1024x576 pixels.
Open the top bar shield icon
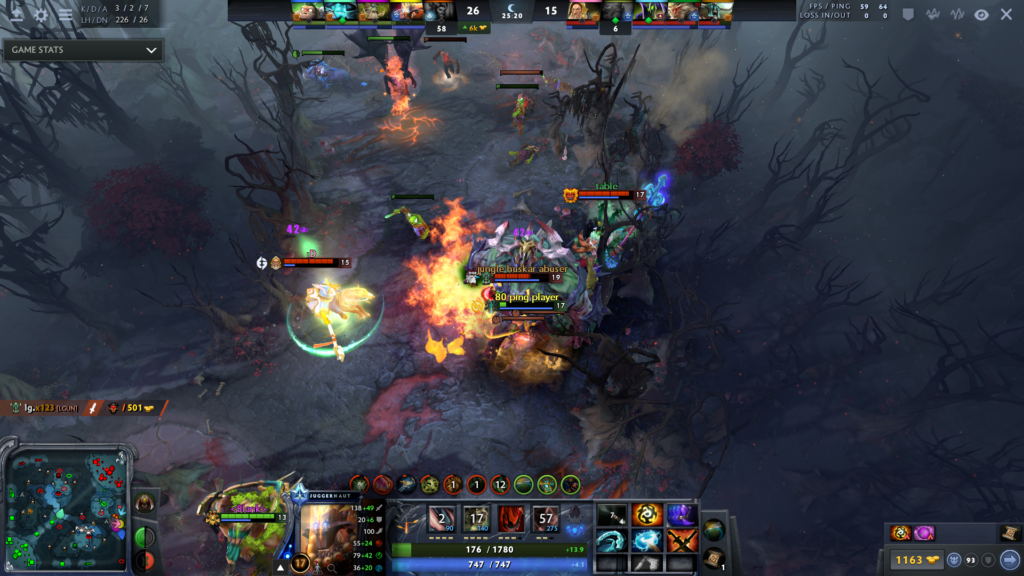(x=908, y=14)
